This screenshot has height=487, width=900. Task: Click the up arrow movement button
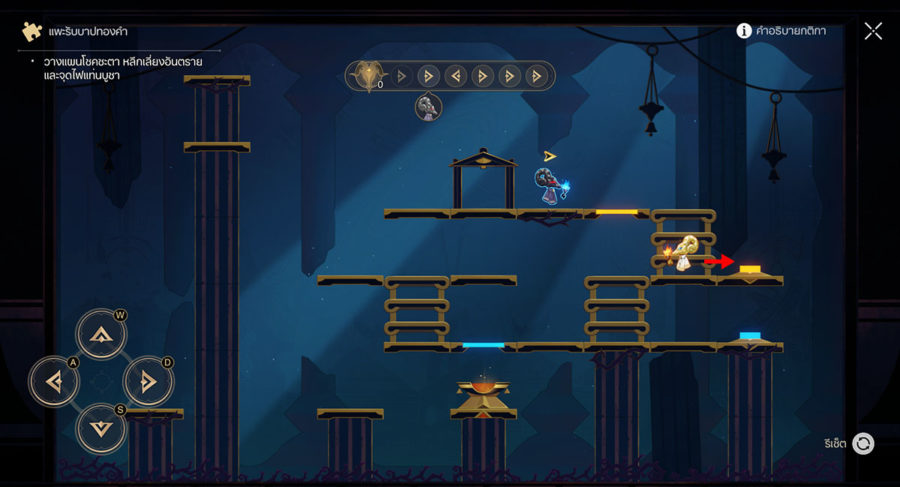click(x=101, y=334)
